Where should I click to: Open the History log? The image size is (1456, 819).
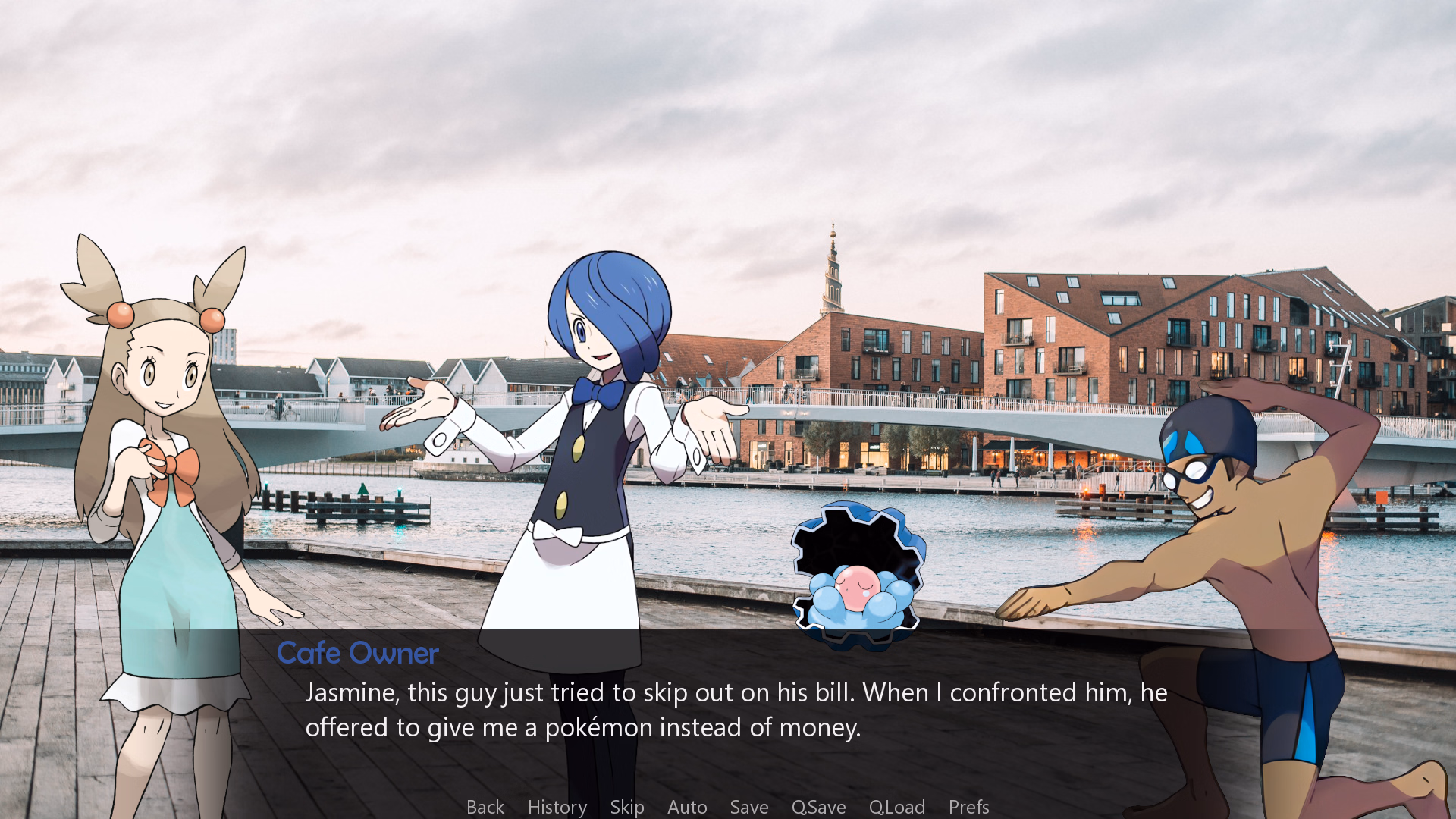pyautogui.click(x=557, y=807)
